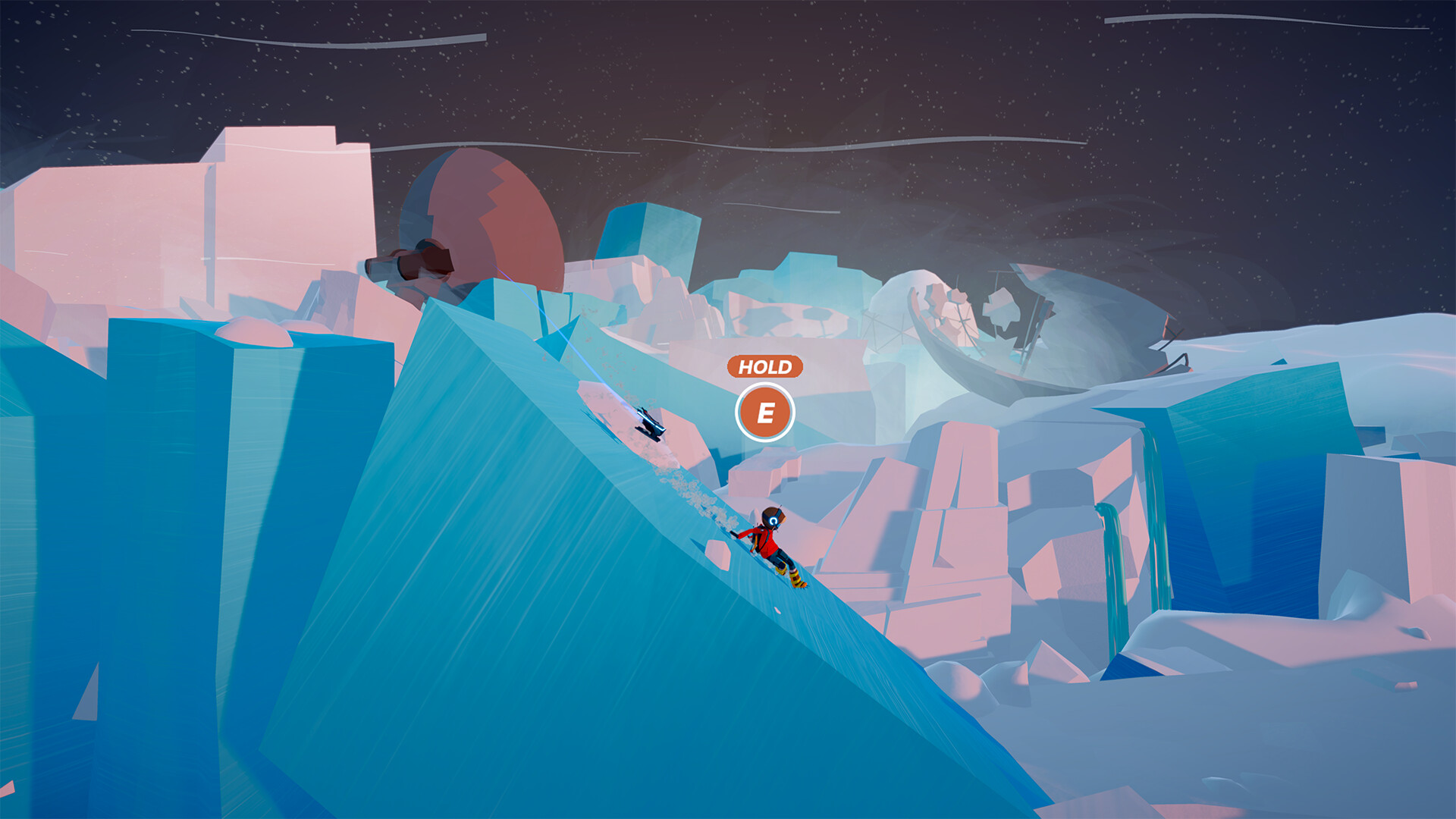The image size is (1456, 819).
Task: Click the orange HOLD badge above the key prompt
Action: 764,368
